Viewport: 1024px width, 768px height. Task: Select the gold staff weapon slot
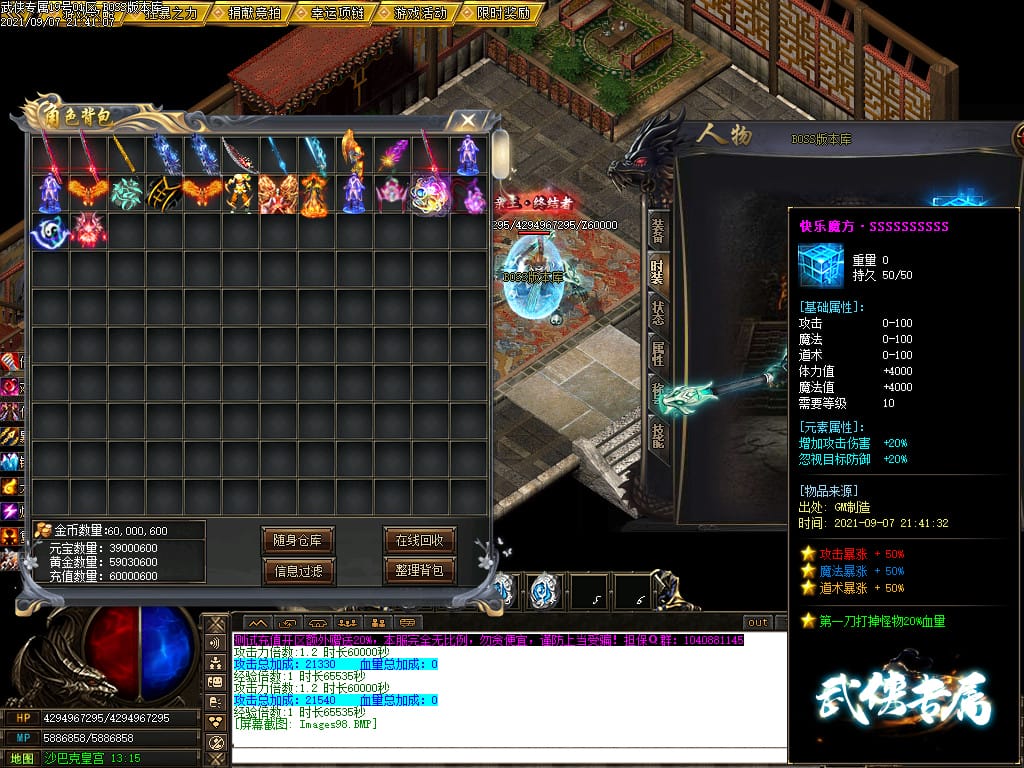pos(126,156)
